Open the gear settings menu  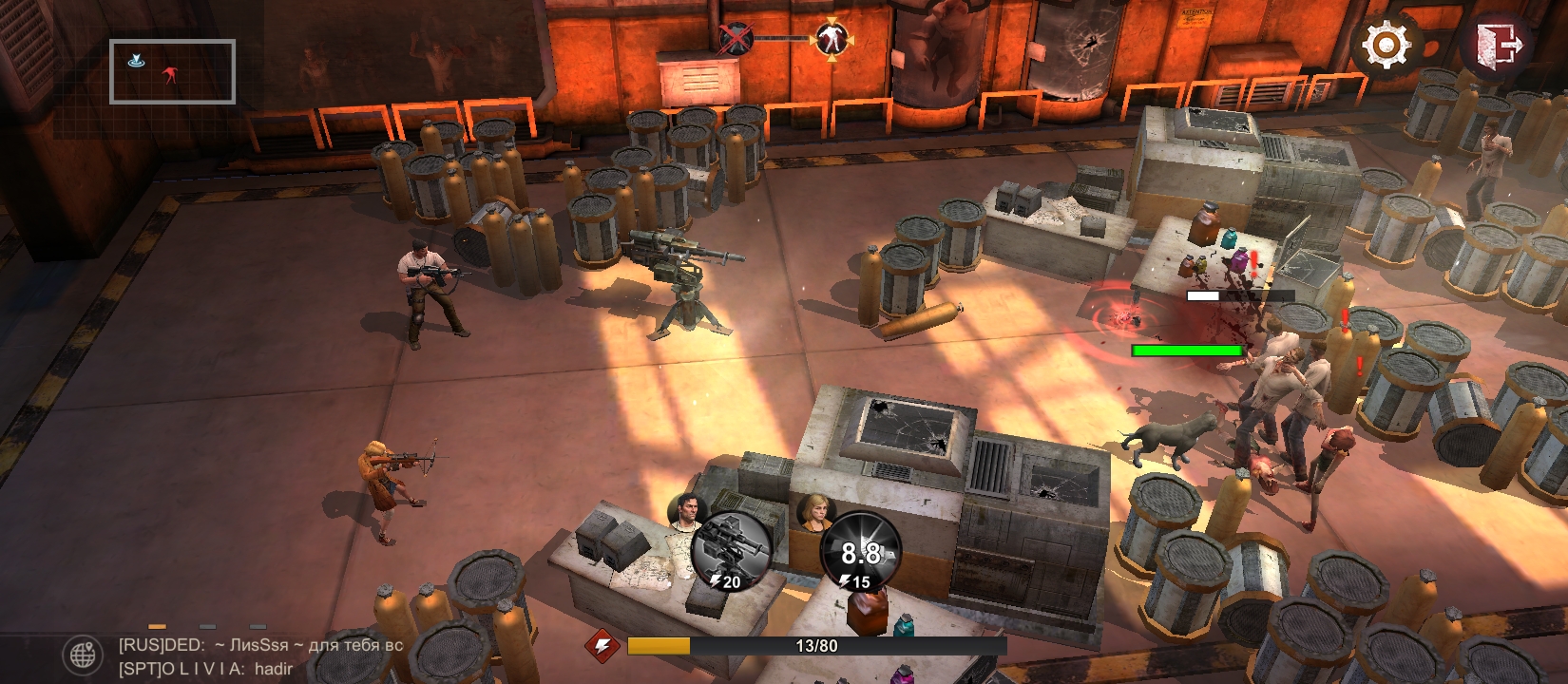1386,45
